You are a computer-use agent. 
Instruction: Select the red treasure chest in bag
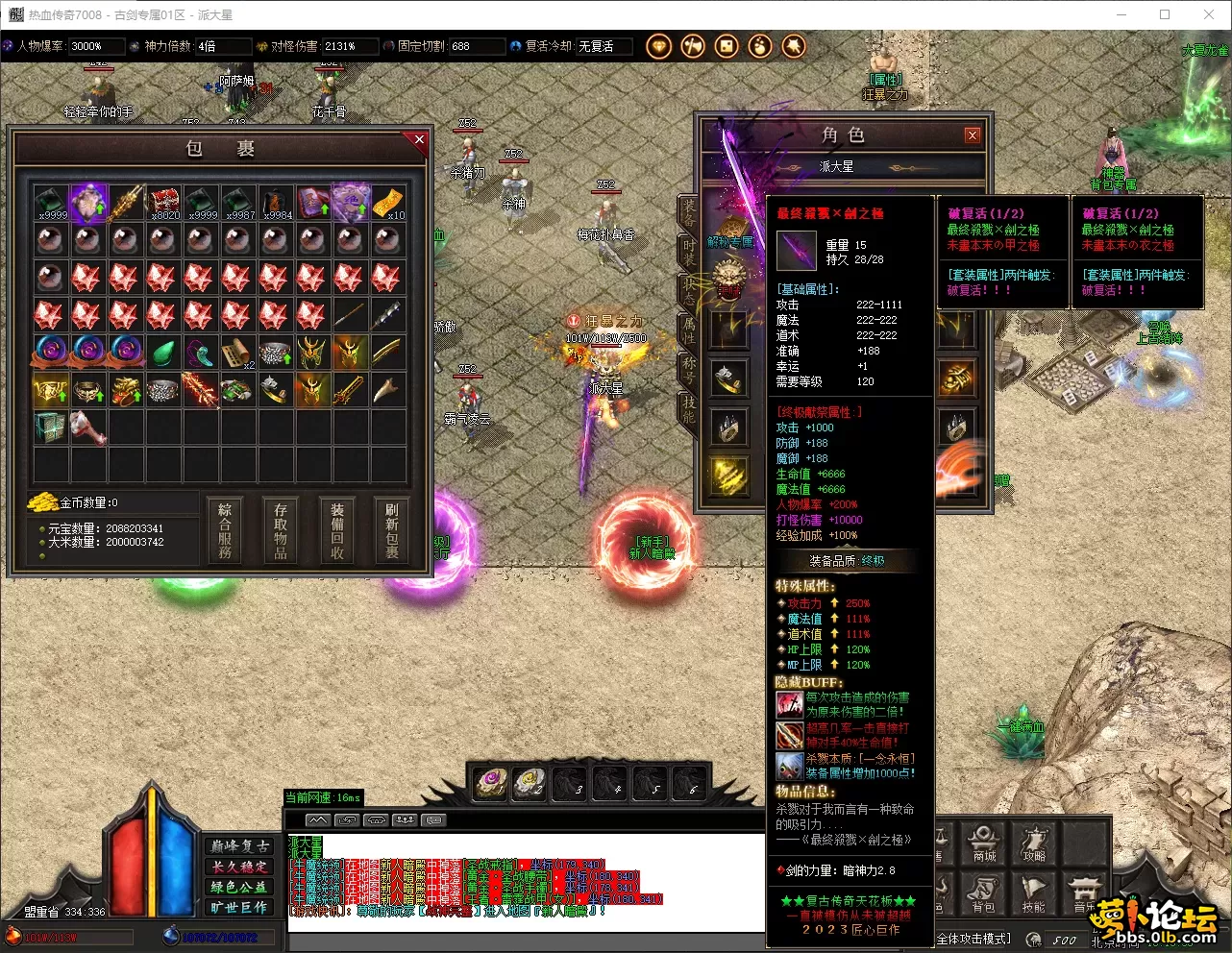pos(162,203)
